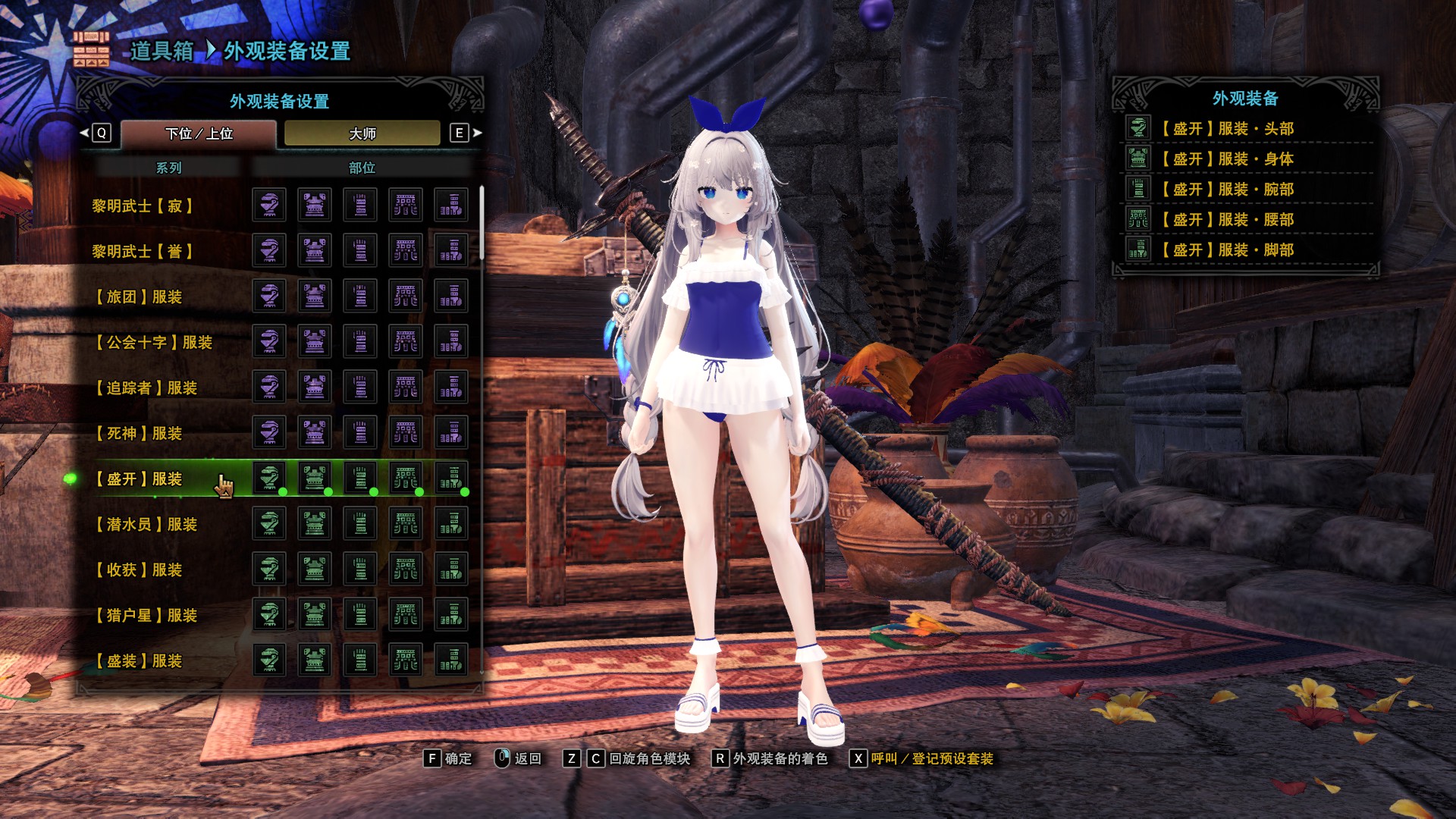Pick the 【猎户星】服装 series
The height and width of the screenshot is (819, 1456).
[x=146, y=615]
